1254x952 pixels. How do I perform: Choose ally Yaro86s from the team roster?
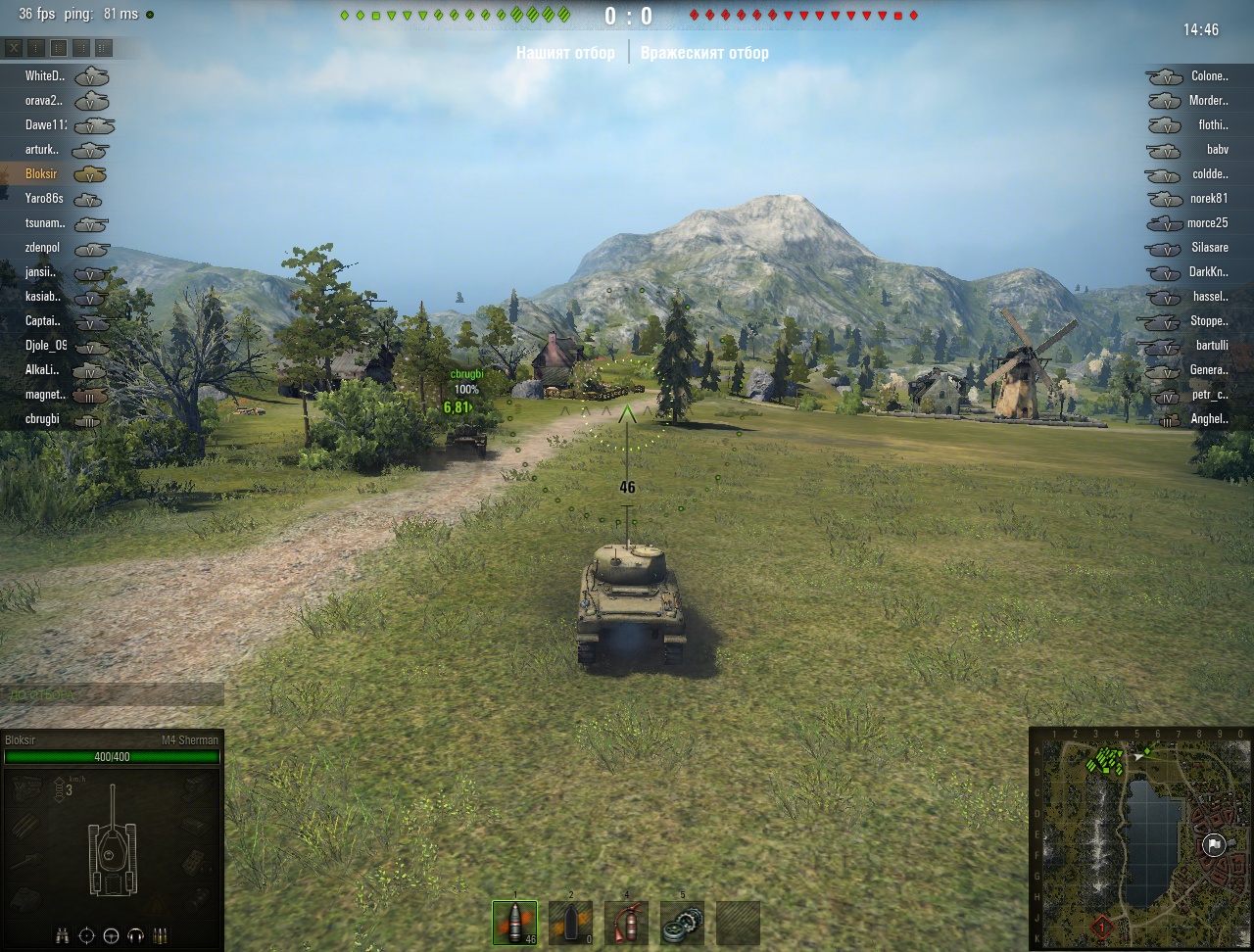[x=45, y=199]
